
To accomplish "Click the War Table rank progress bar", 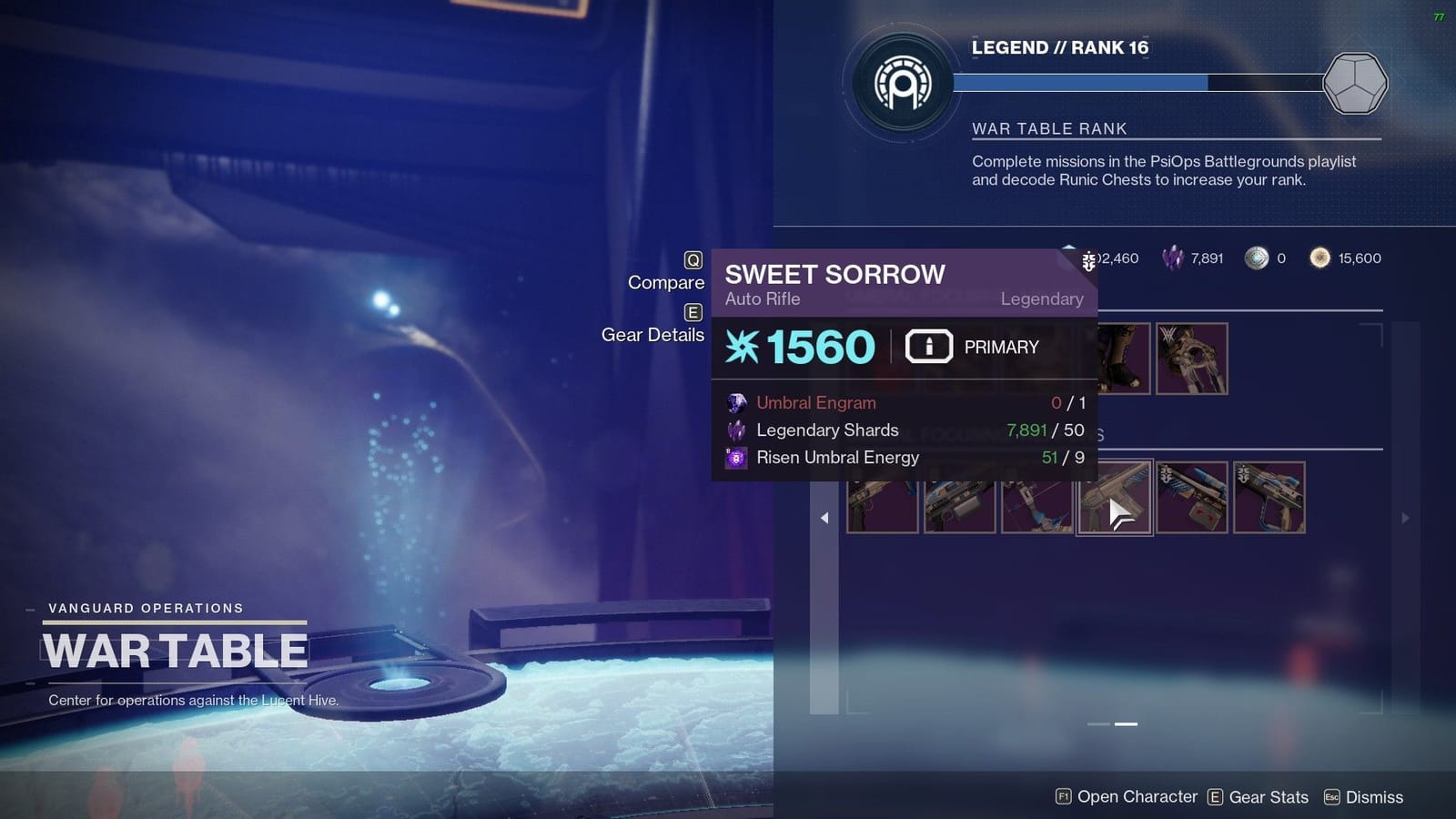I will click(1083, 80).
